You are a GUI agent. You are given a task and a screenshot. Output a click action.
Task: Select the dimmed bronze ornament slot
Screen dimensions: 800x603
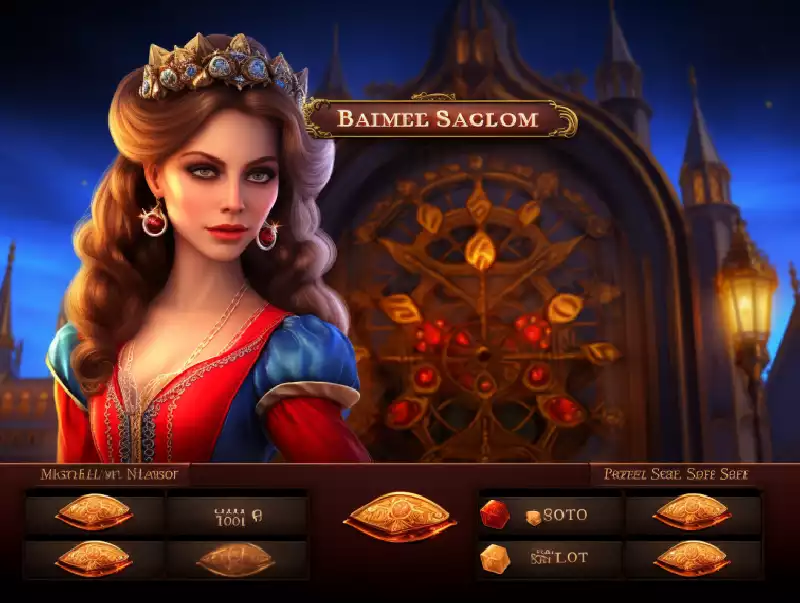tap(235, 559)
